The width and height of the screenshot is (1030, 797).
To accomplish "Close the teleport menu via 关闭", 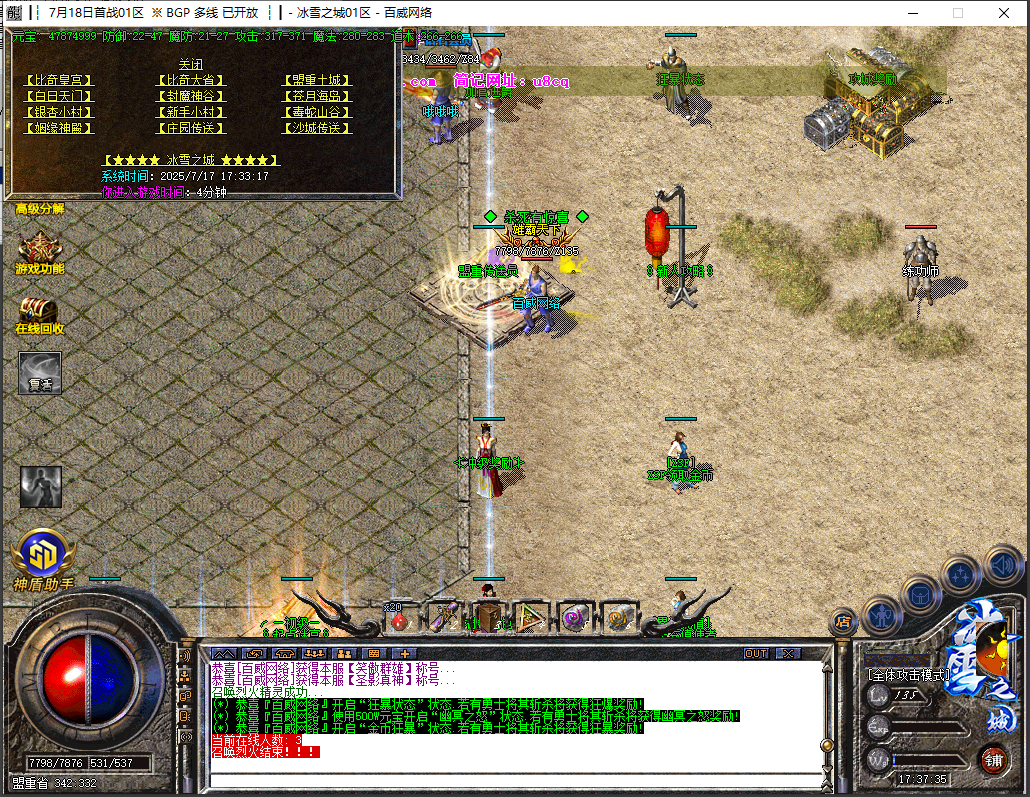I will click(x=190, y=64).
